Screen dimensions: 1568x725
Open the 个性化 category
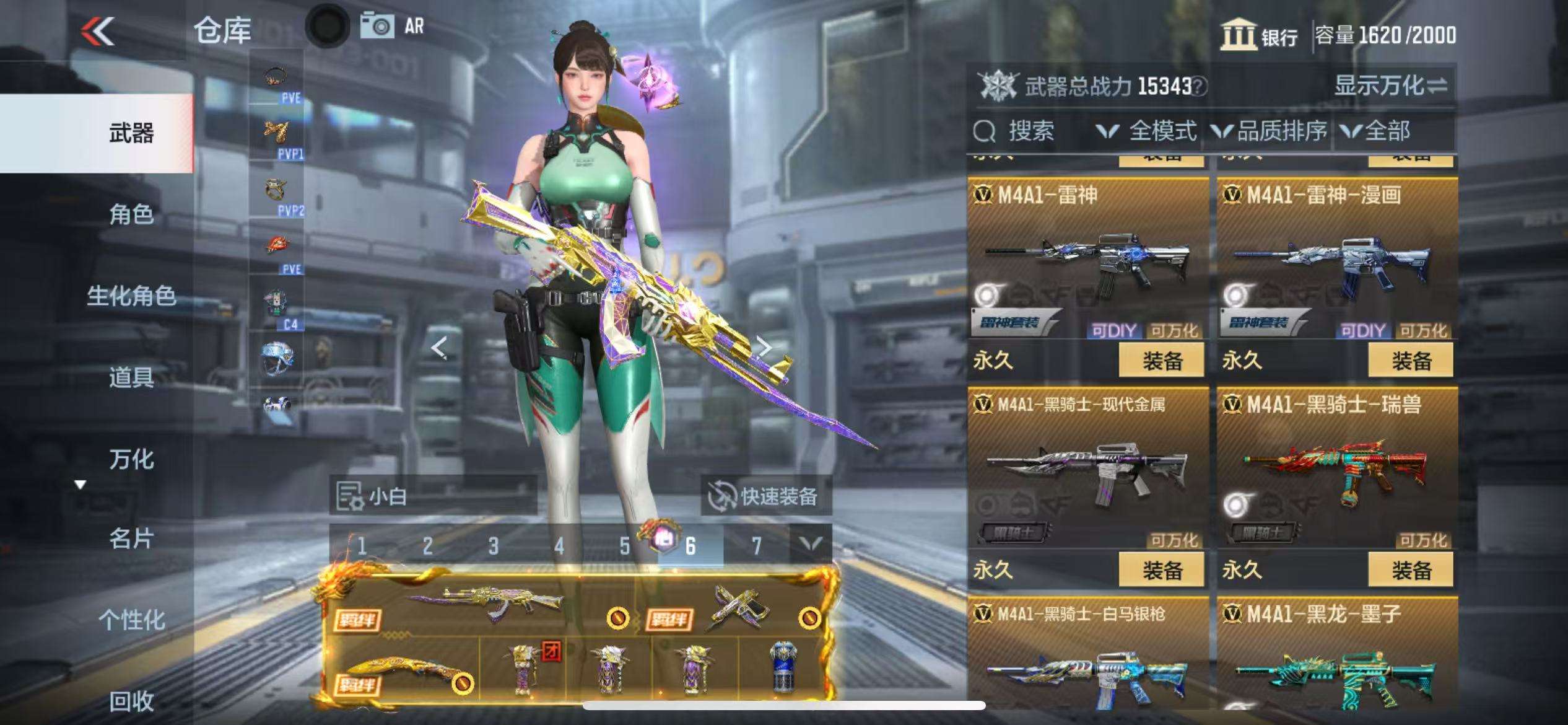[x=131, y=619]
